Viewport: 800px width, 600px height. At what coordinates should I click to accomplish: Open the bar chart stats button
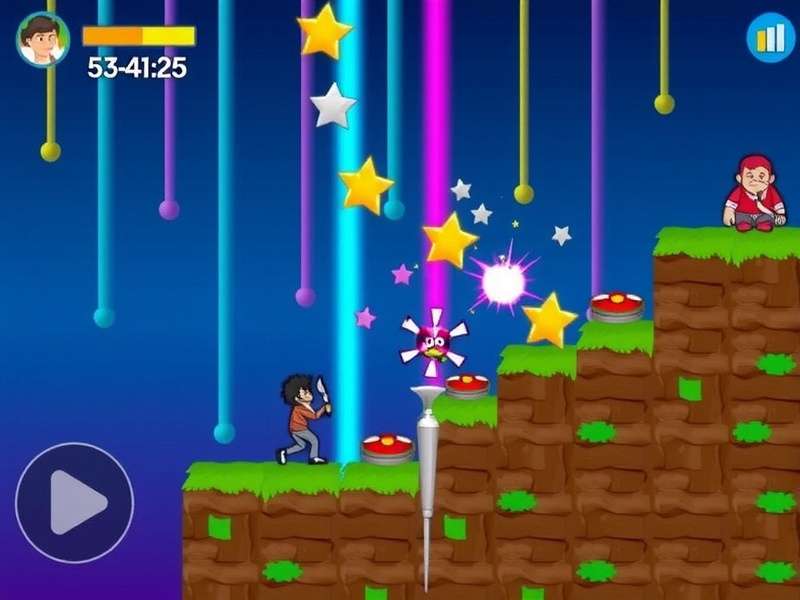[770, 38]
